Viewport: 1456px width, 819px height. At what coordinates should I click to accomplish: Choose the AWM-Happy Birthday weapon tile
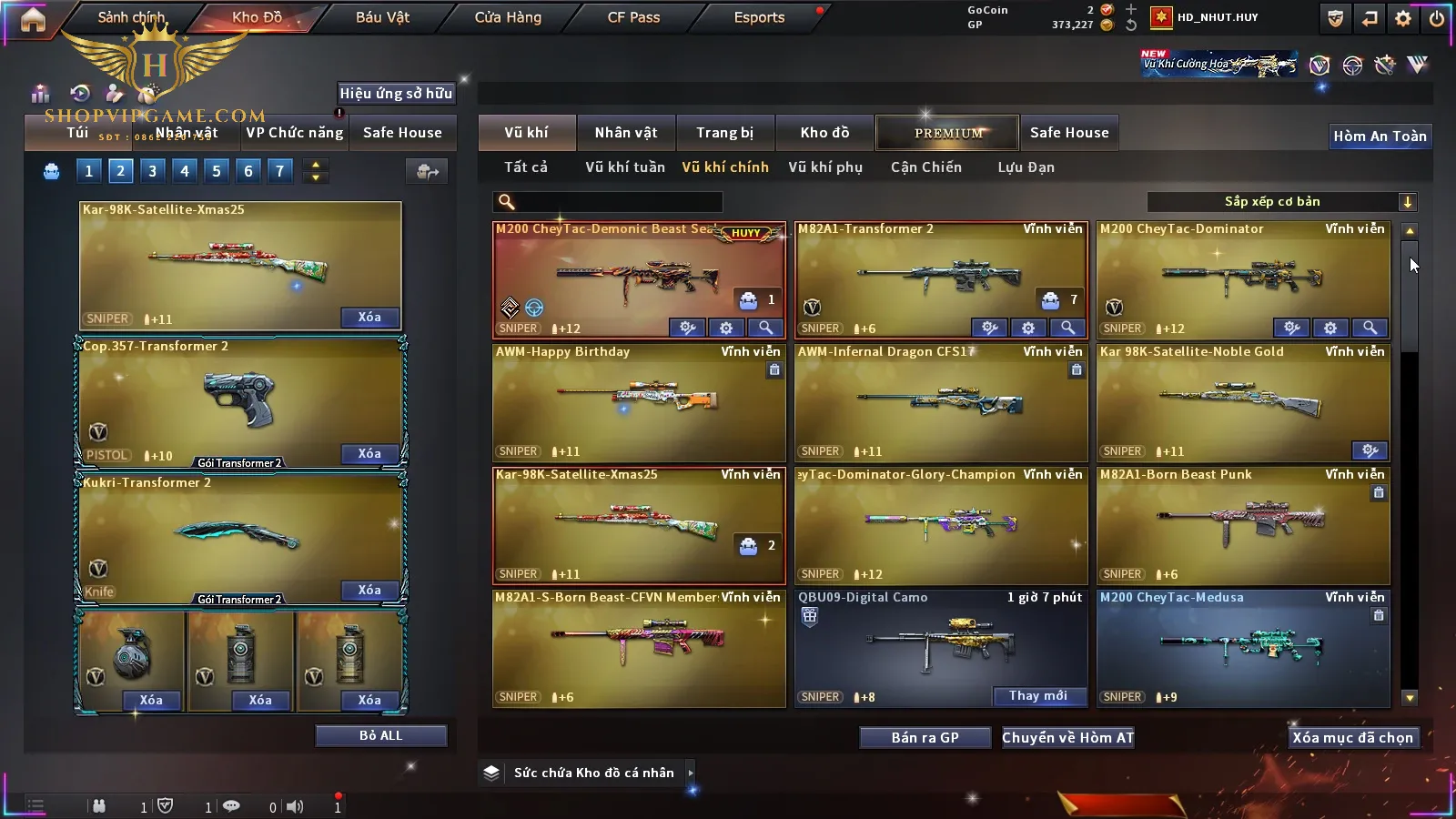[x=638, y=400]
